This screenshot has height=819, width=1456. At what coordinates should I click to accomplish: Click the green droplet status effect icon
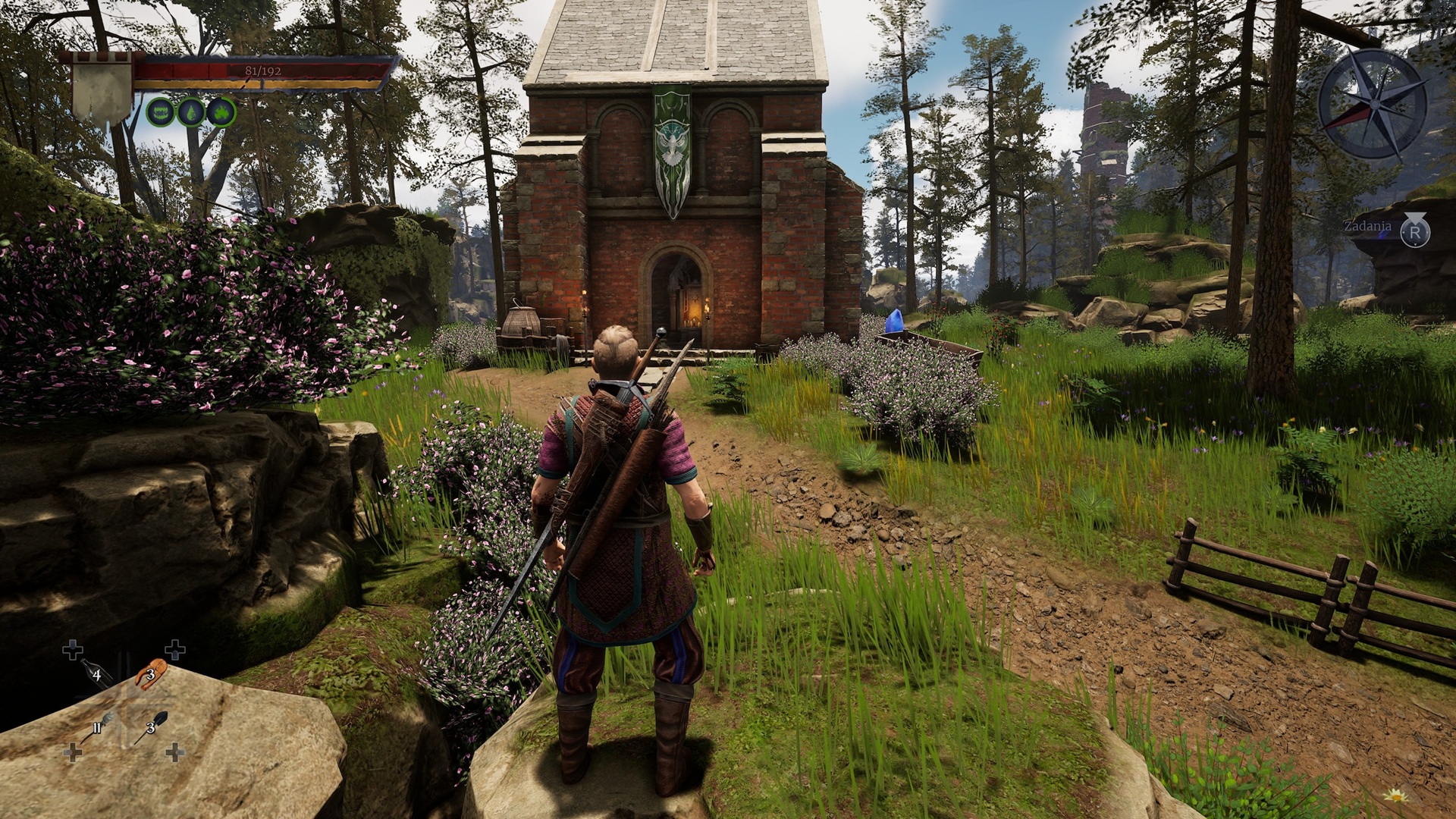pos(190,112)
